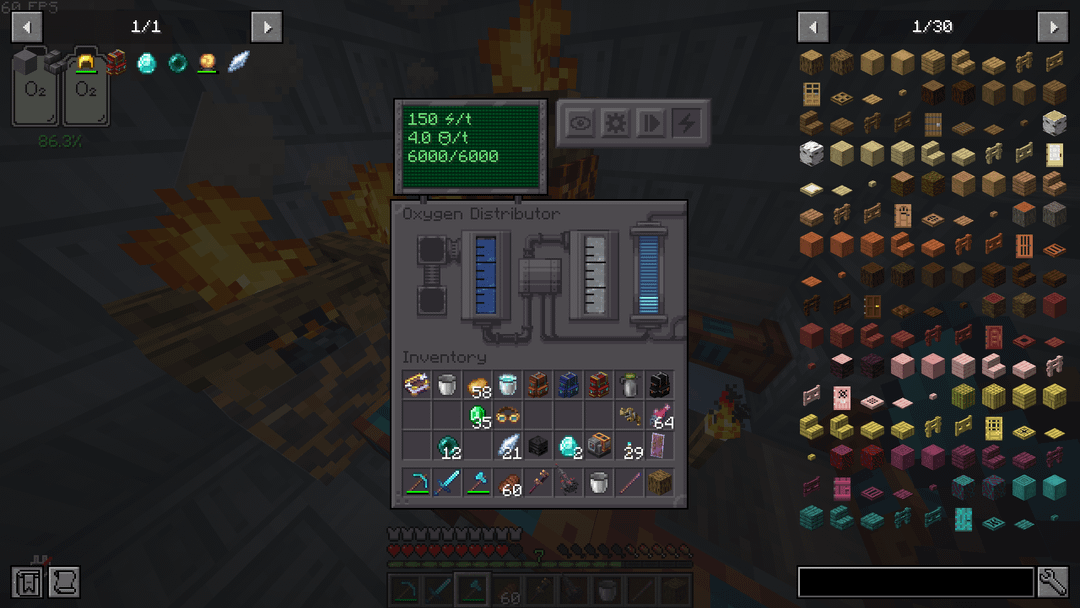Select the diamond pickaxe hotbar slot
Screen dimensions: 1080x608
click(x=417, y=483)
